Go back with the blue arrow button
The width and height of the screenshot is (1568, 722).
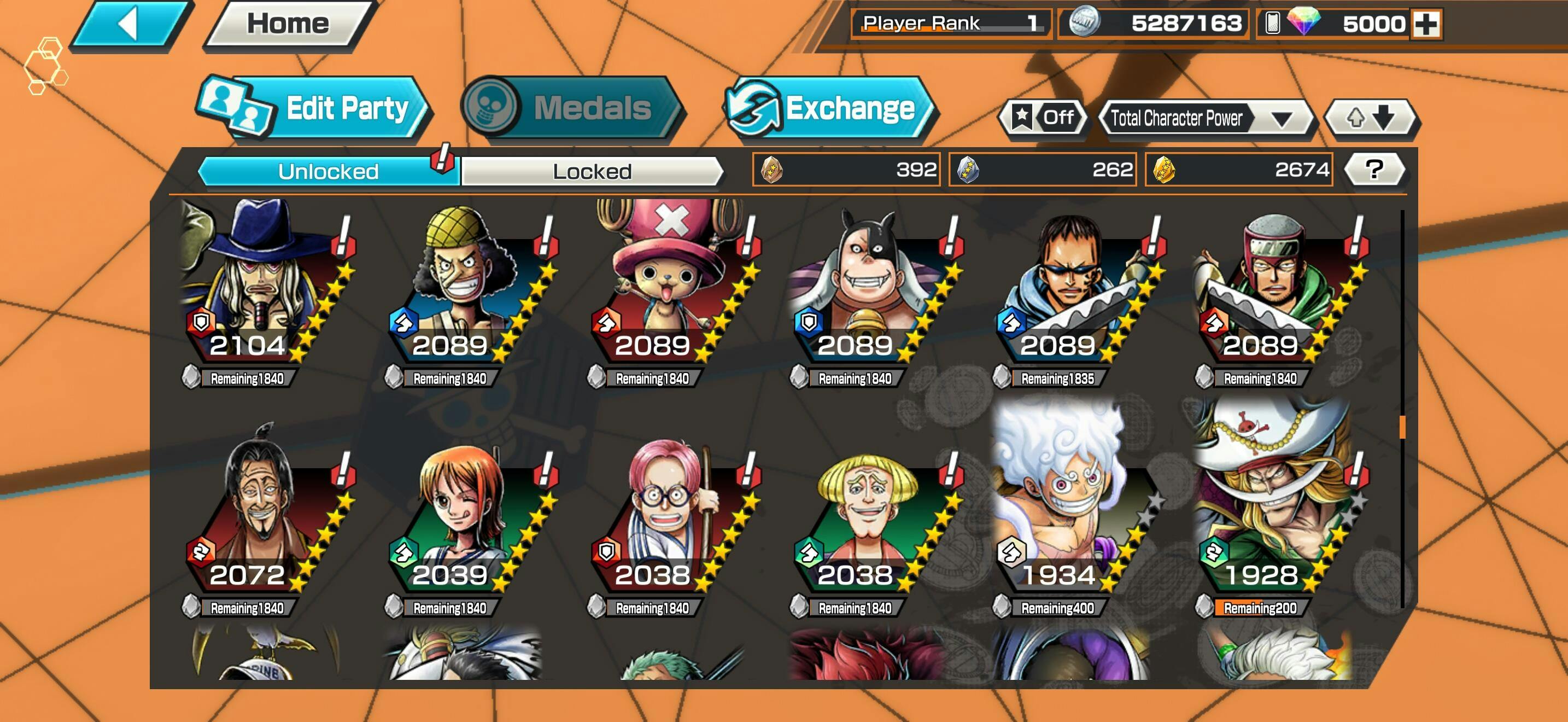130,25
